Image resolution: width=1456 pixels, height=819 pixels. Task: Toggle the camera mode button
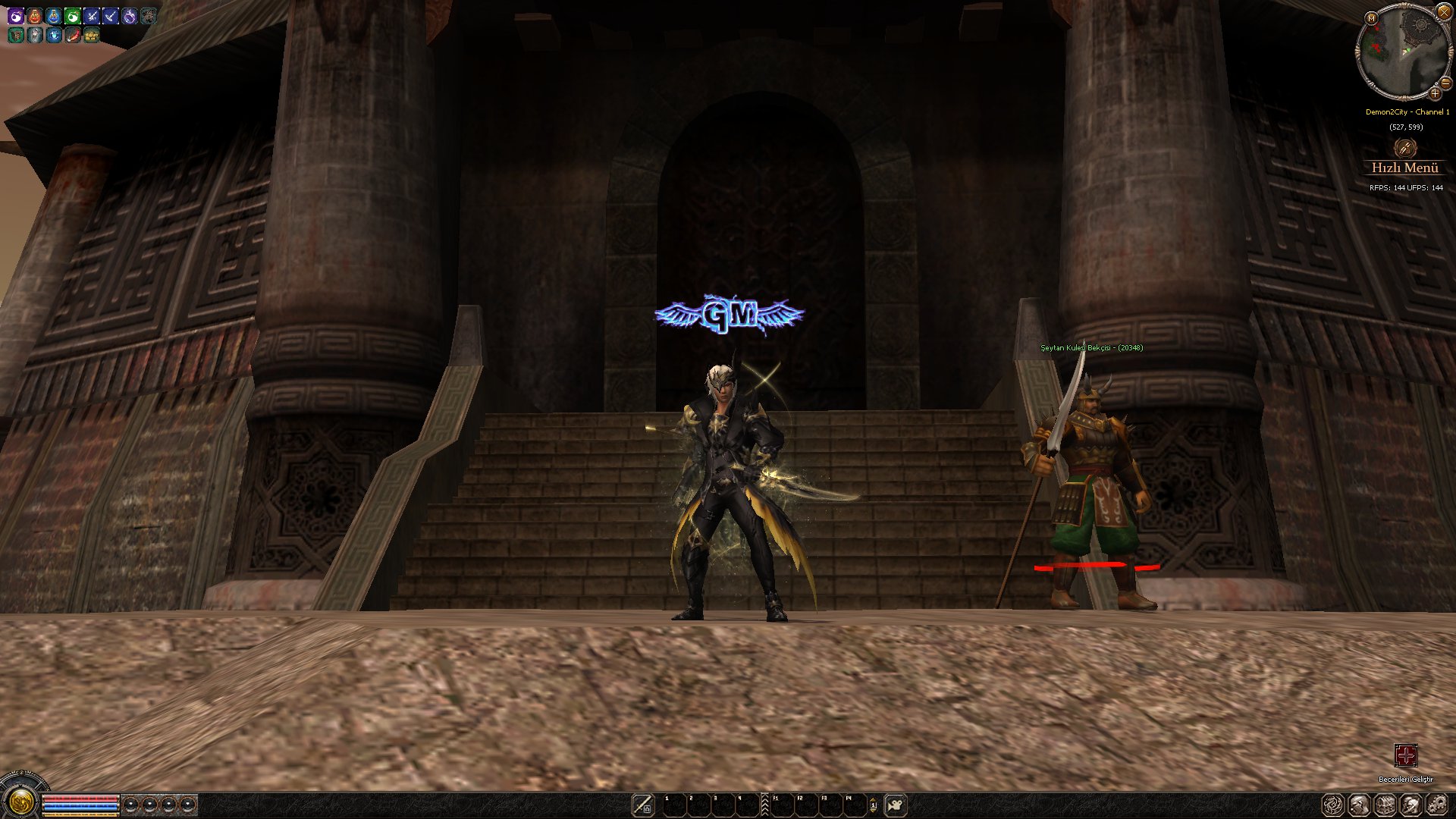tap(896, 805)
